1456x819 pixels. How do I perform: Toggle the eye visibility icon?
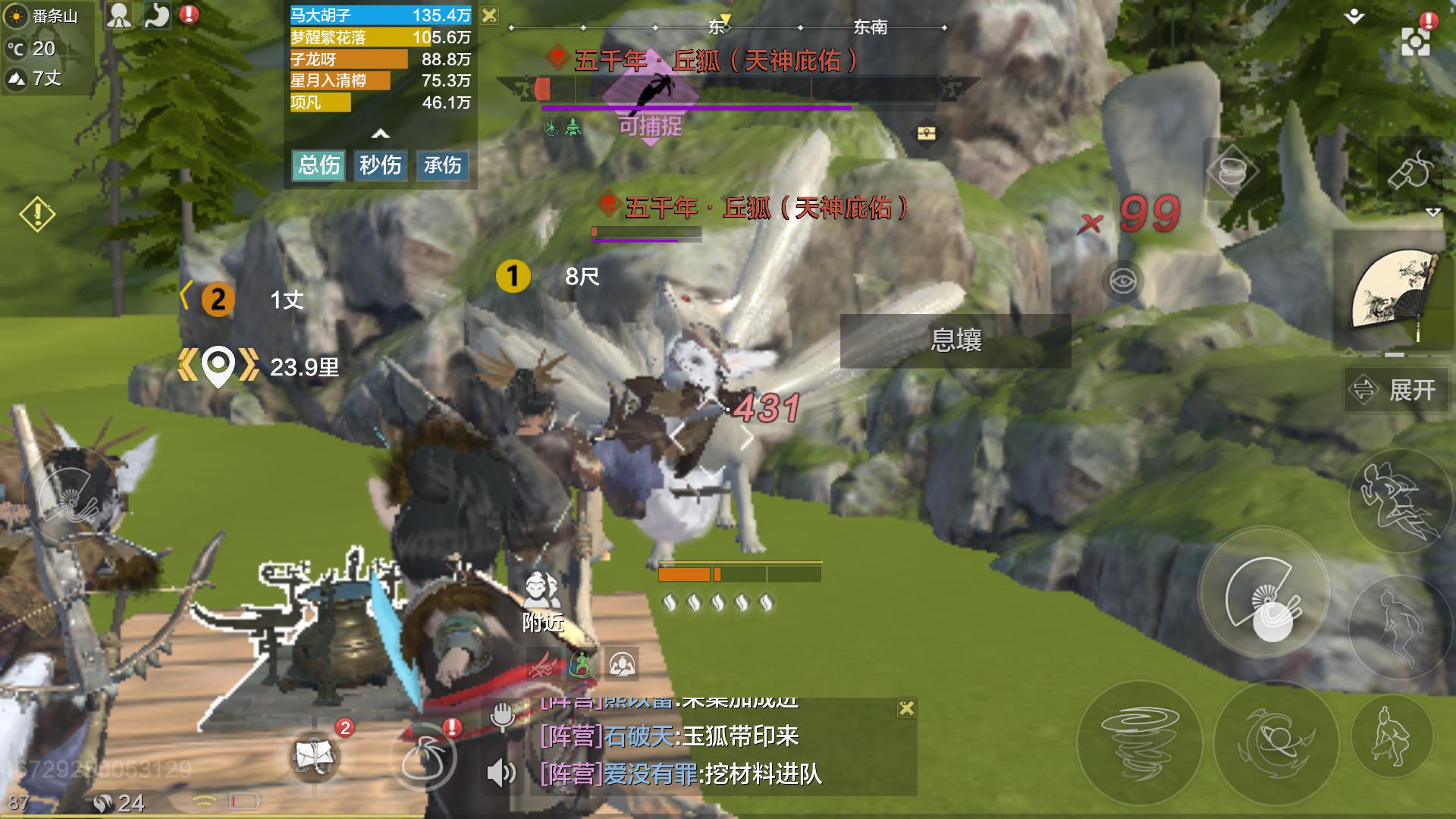tap(1122, 281)
